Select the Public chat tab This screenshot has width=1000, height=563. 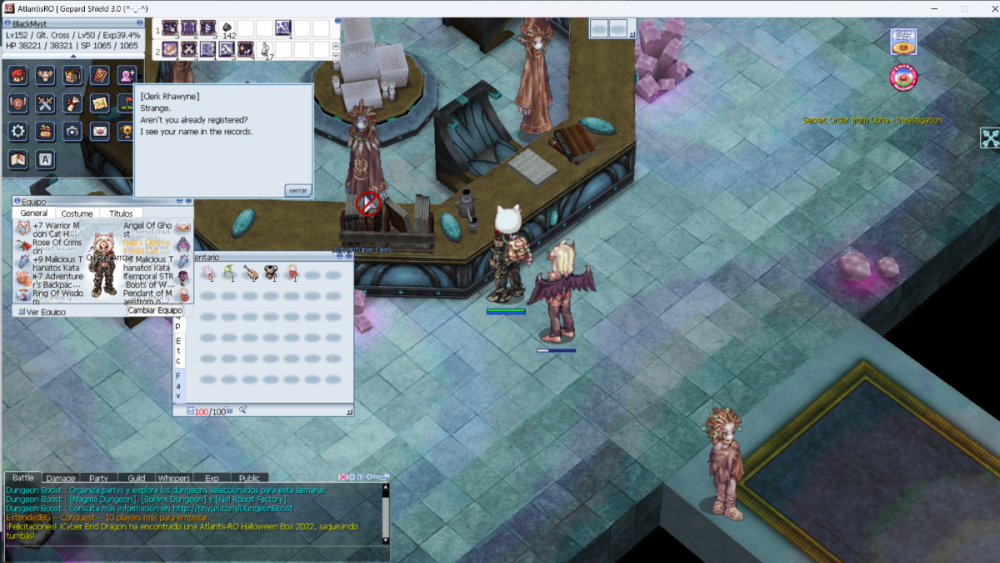click(249, 478)
